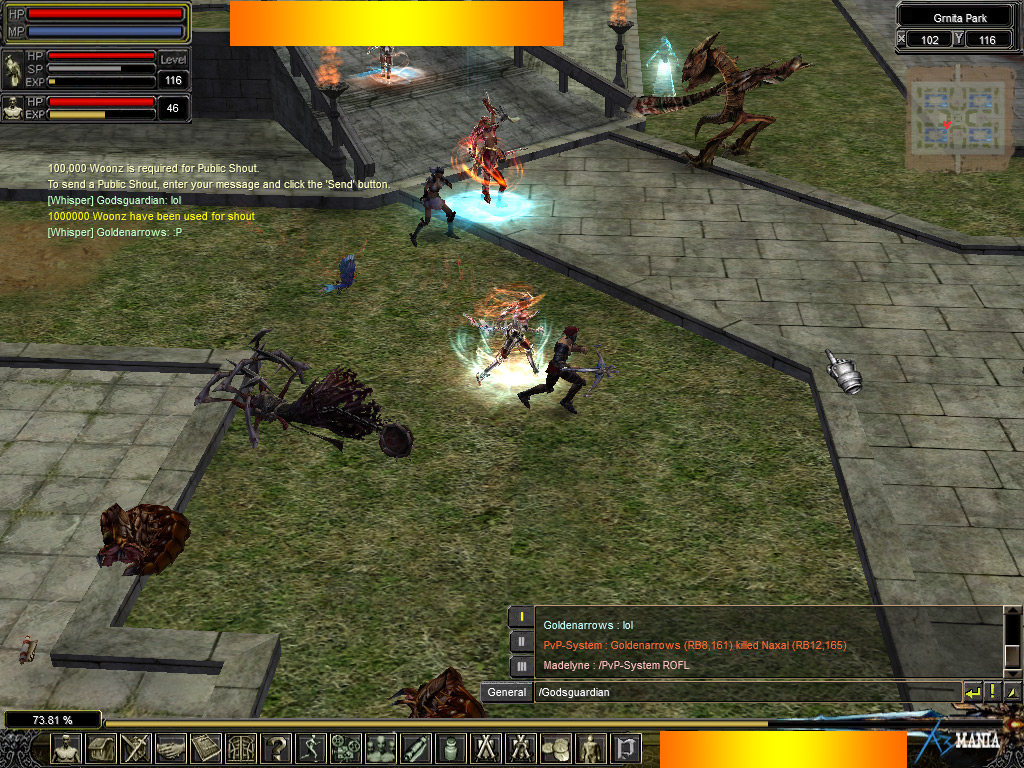Switch to chat tab III
Viewport: 1024px width, 768px height.
521,665
